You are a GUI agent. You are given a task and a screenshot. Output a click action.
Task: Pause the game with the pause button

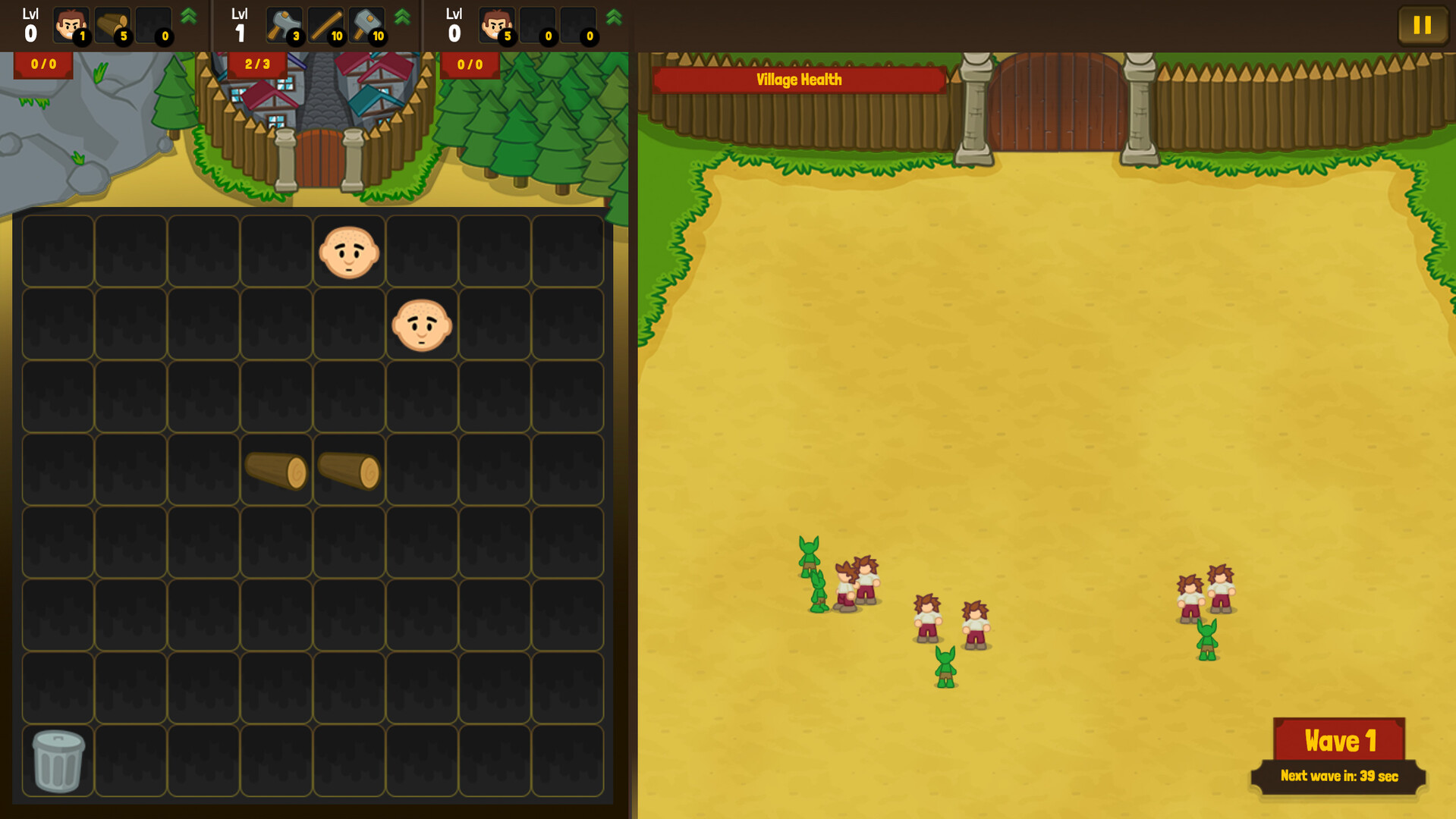click(x=1422, y=25)
